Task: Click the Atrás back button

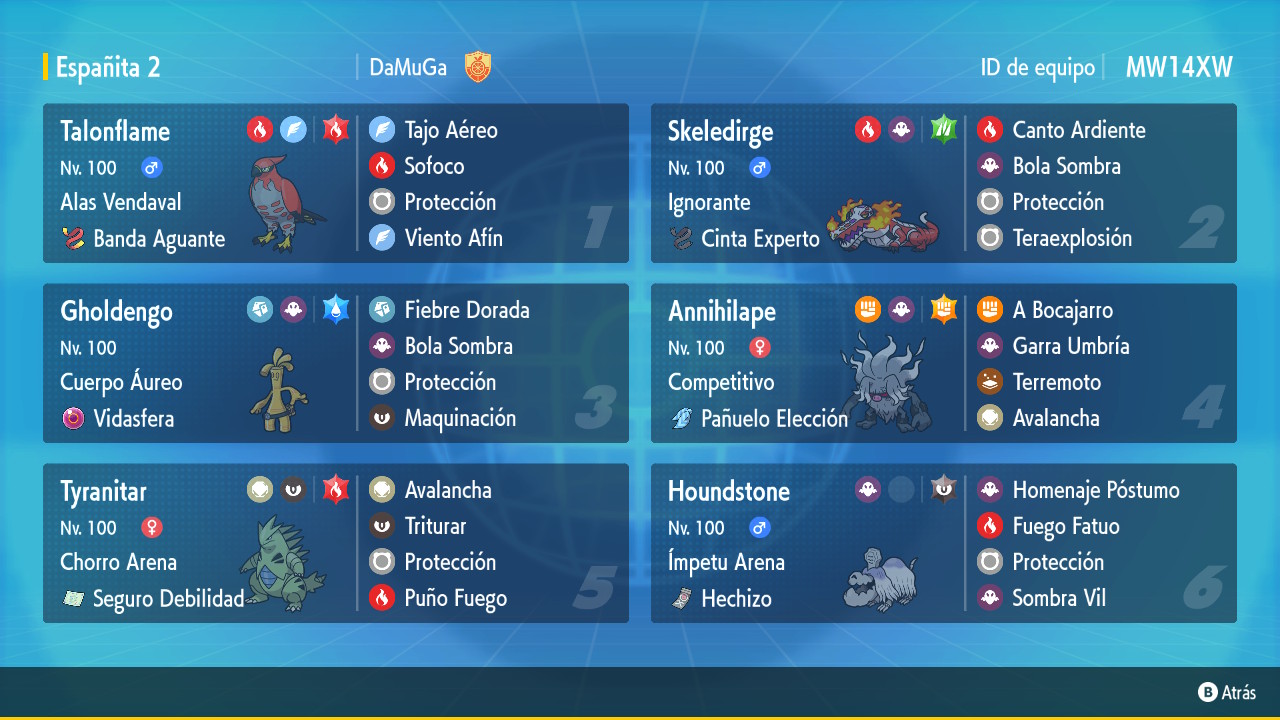Action: click(1227, 692)
